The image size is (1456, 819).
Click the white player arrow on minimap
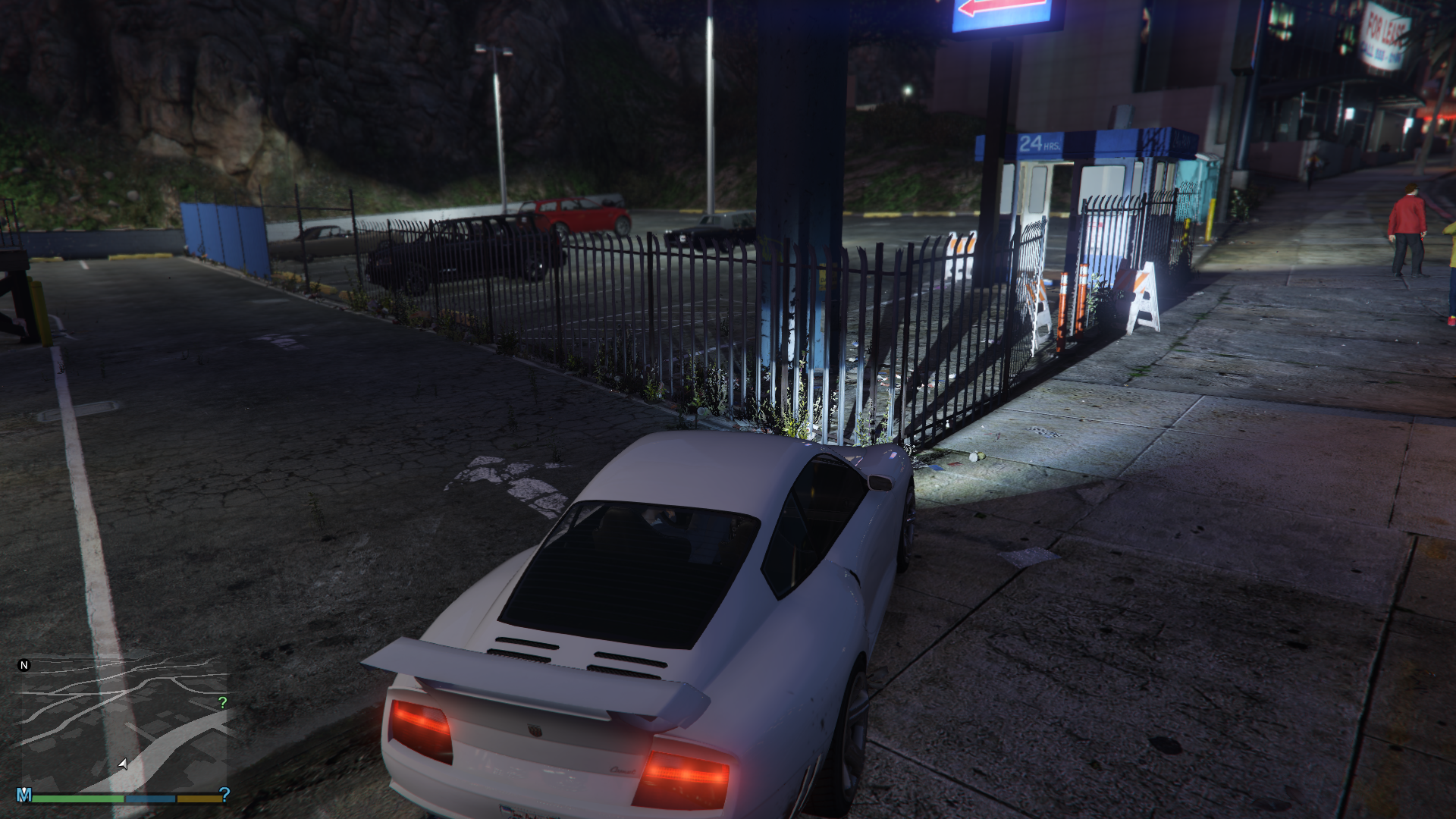point(123,764)
